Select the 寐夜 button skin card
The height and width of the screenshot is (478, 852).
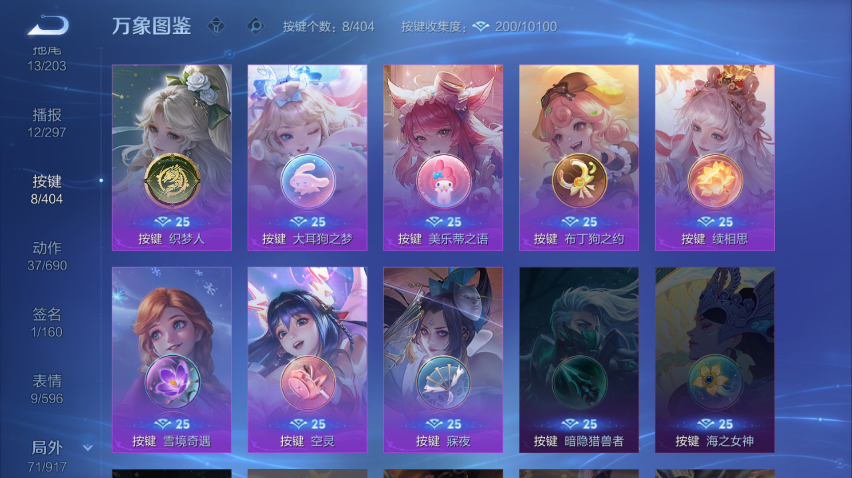443,359
